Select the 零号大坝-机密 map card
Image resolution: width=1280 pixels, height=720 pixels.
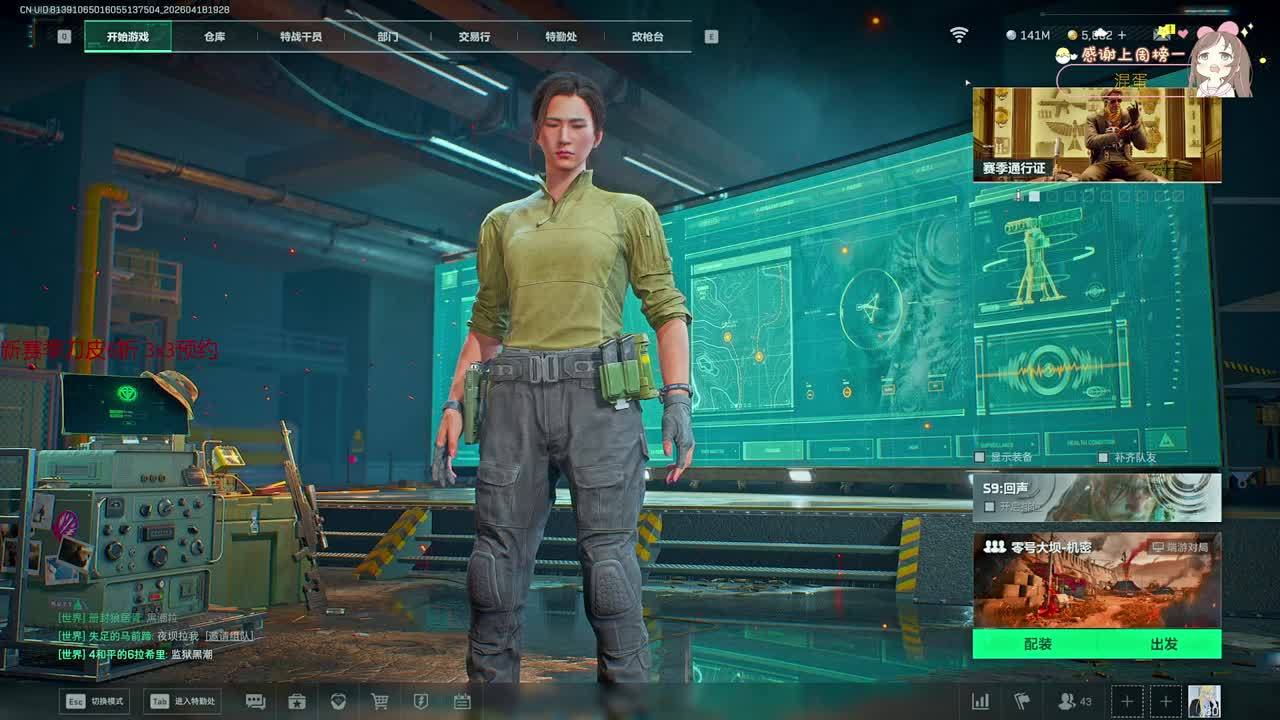1096,580
